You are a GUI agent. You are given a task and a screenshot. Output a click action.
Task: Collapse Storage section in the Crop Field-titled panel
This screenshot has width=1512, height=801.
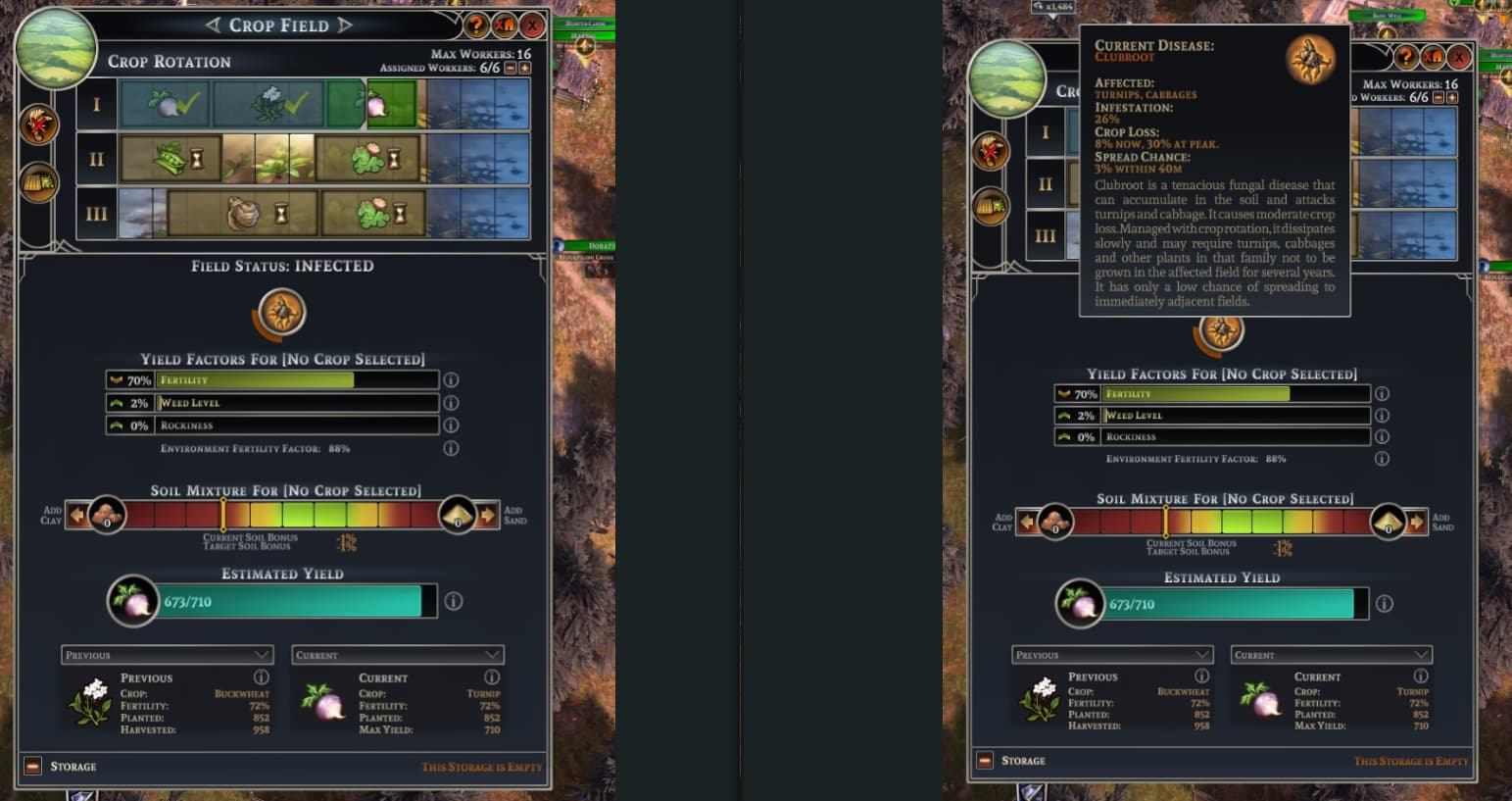(x=33, y=766)
